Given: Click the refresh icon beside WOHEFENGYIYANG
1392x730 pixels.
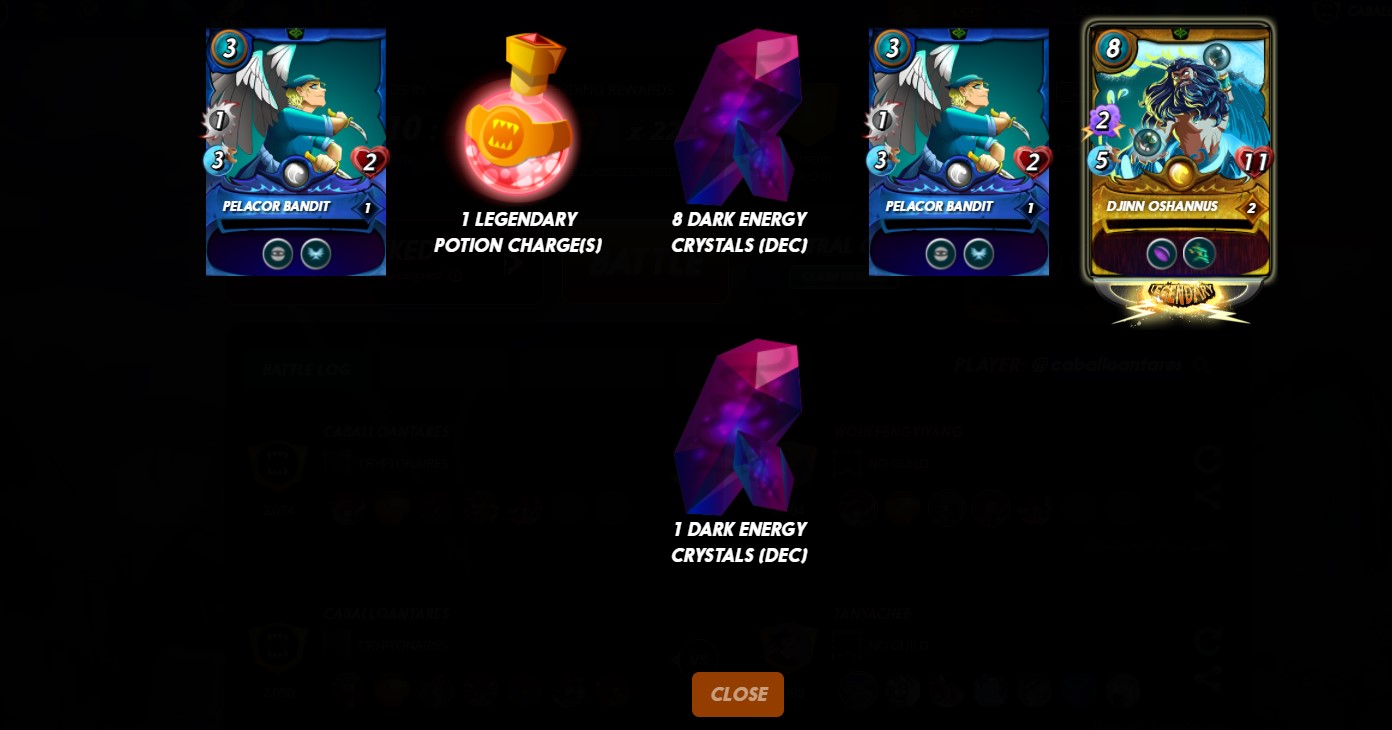Looking at the screenshot, I should pos(1208,458).
